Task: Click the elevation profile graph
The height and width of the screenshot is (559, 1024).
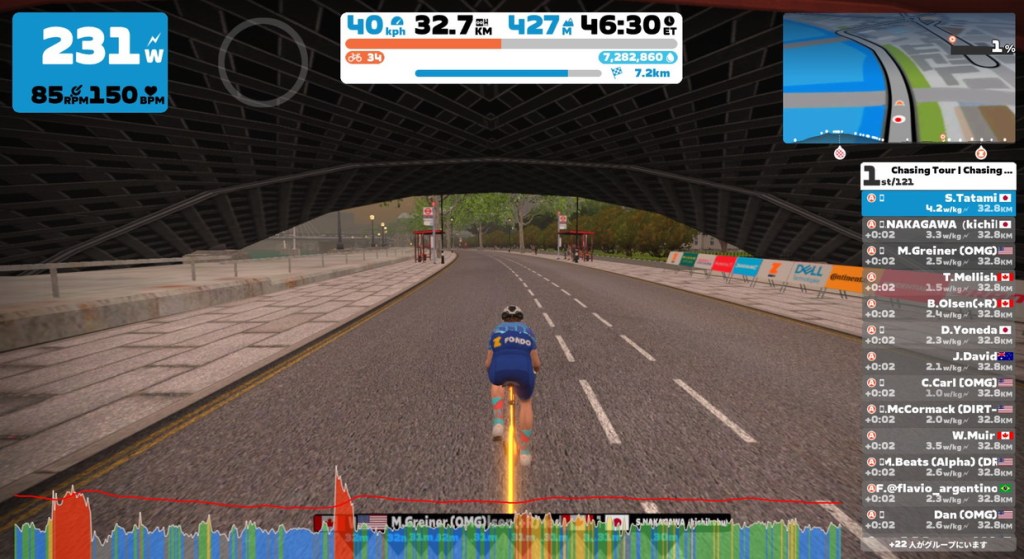Action: coord(420,525)
